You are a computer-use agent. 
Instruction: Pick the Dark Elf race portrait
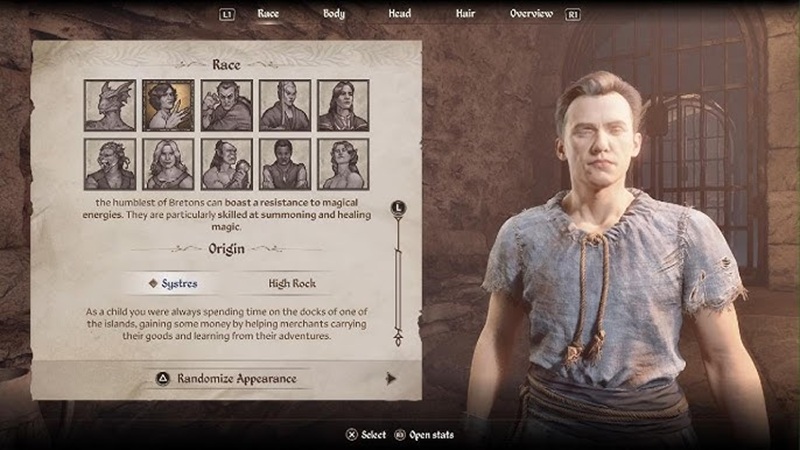click(227, 106)
